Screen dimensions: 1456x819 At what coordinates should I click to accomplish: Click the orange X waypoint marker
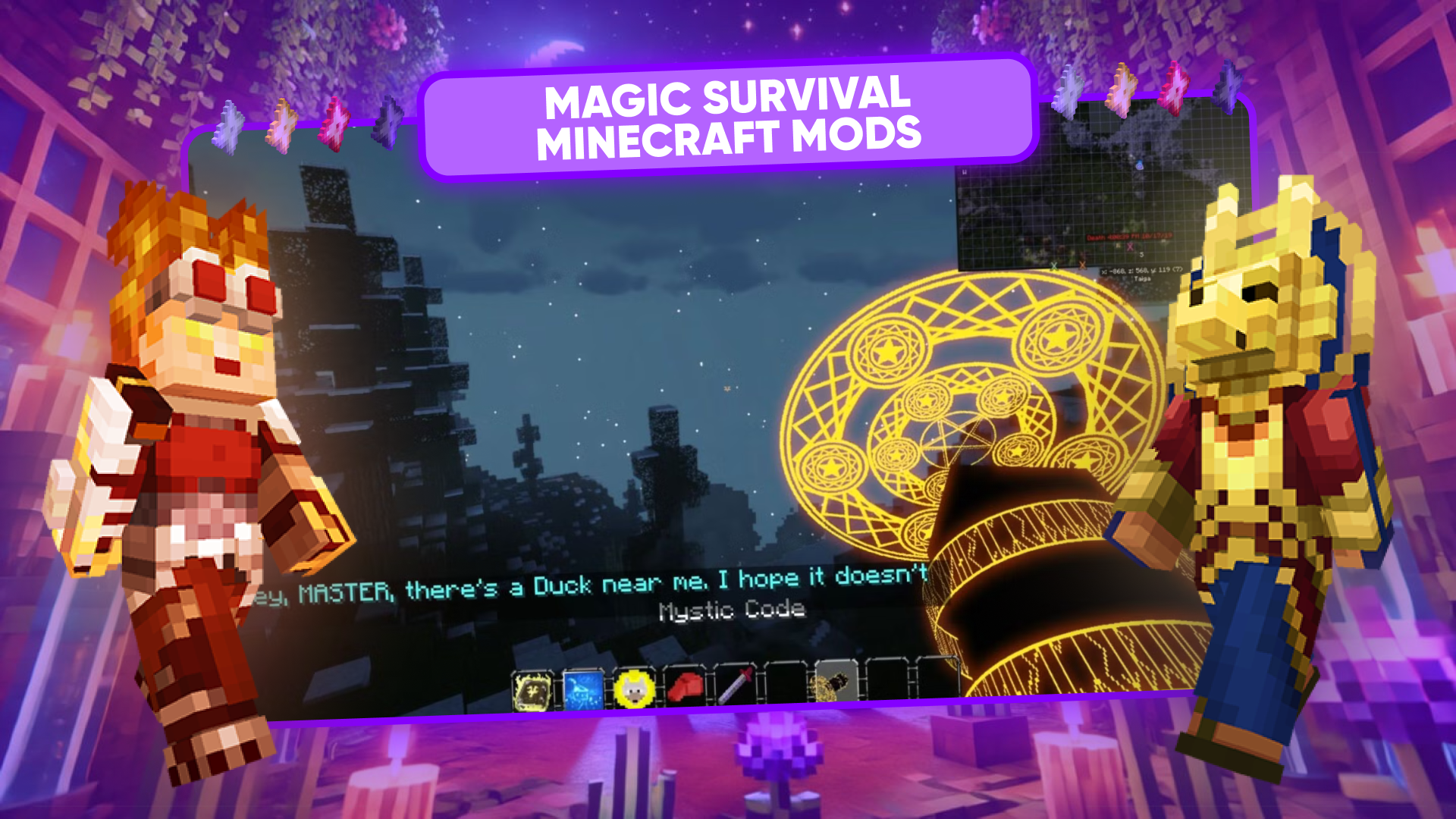[x=1082, y=266]
